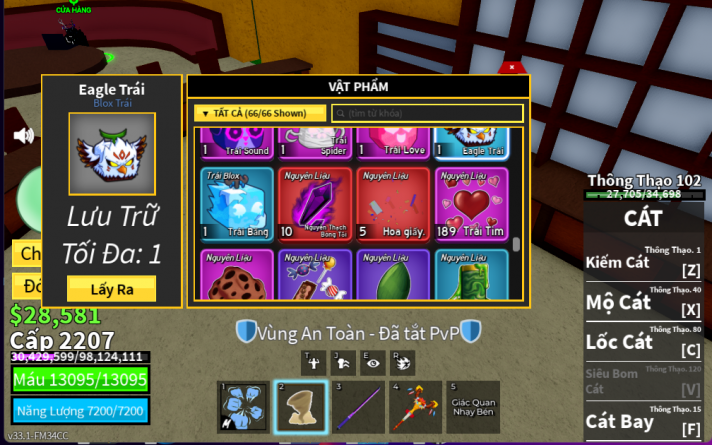Click the Lấy Ra withdraw button
The width and height of the screenshot is (712, 445).
pos(111,288)
